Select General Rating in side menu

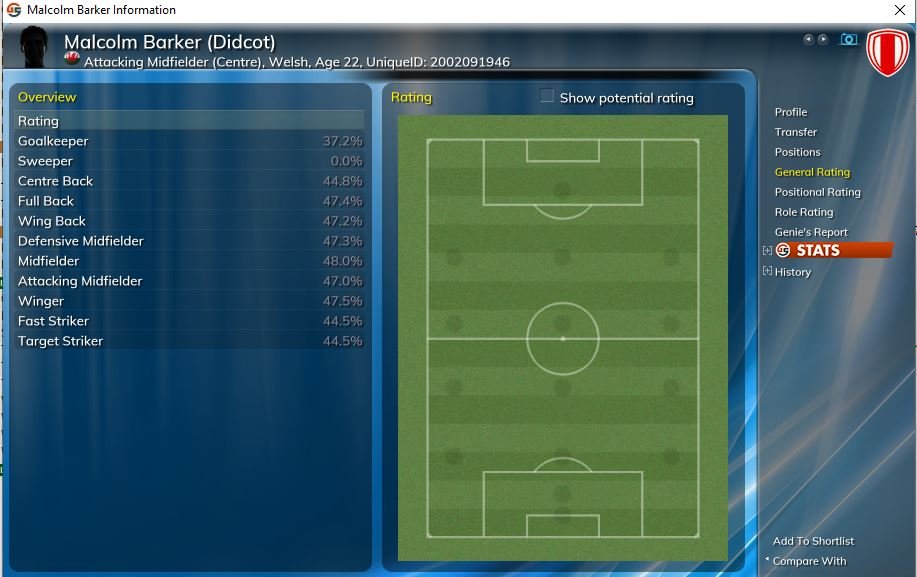[812, 172]
